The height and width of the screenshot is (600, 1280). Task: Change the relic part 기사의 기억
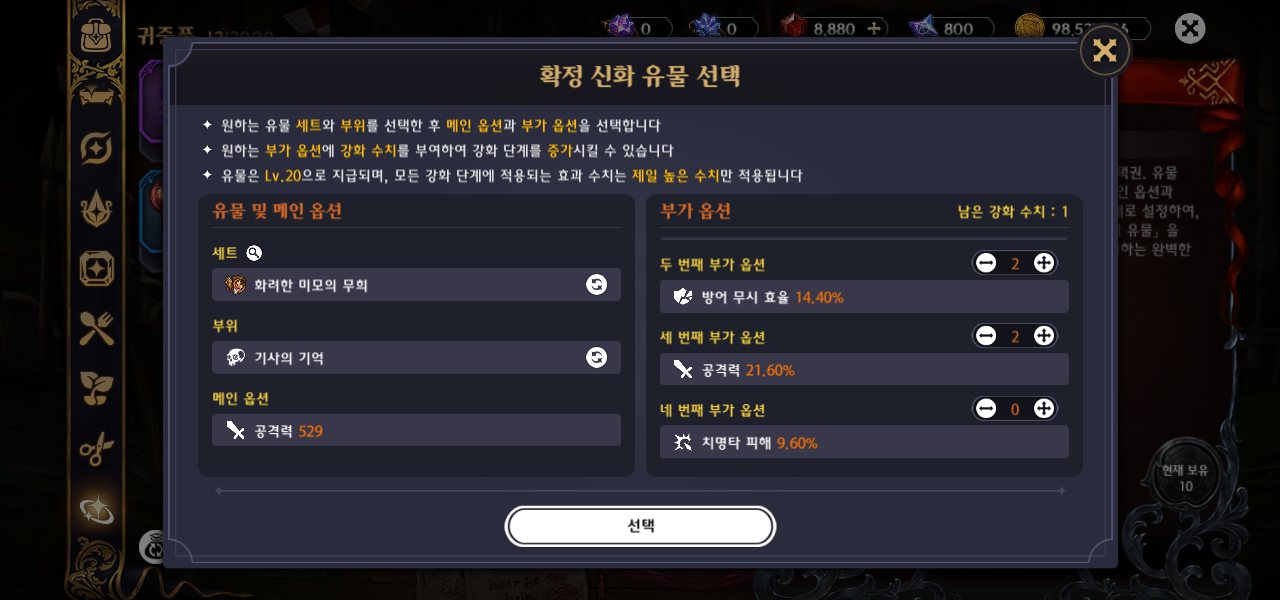coord(596,358)
